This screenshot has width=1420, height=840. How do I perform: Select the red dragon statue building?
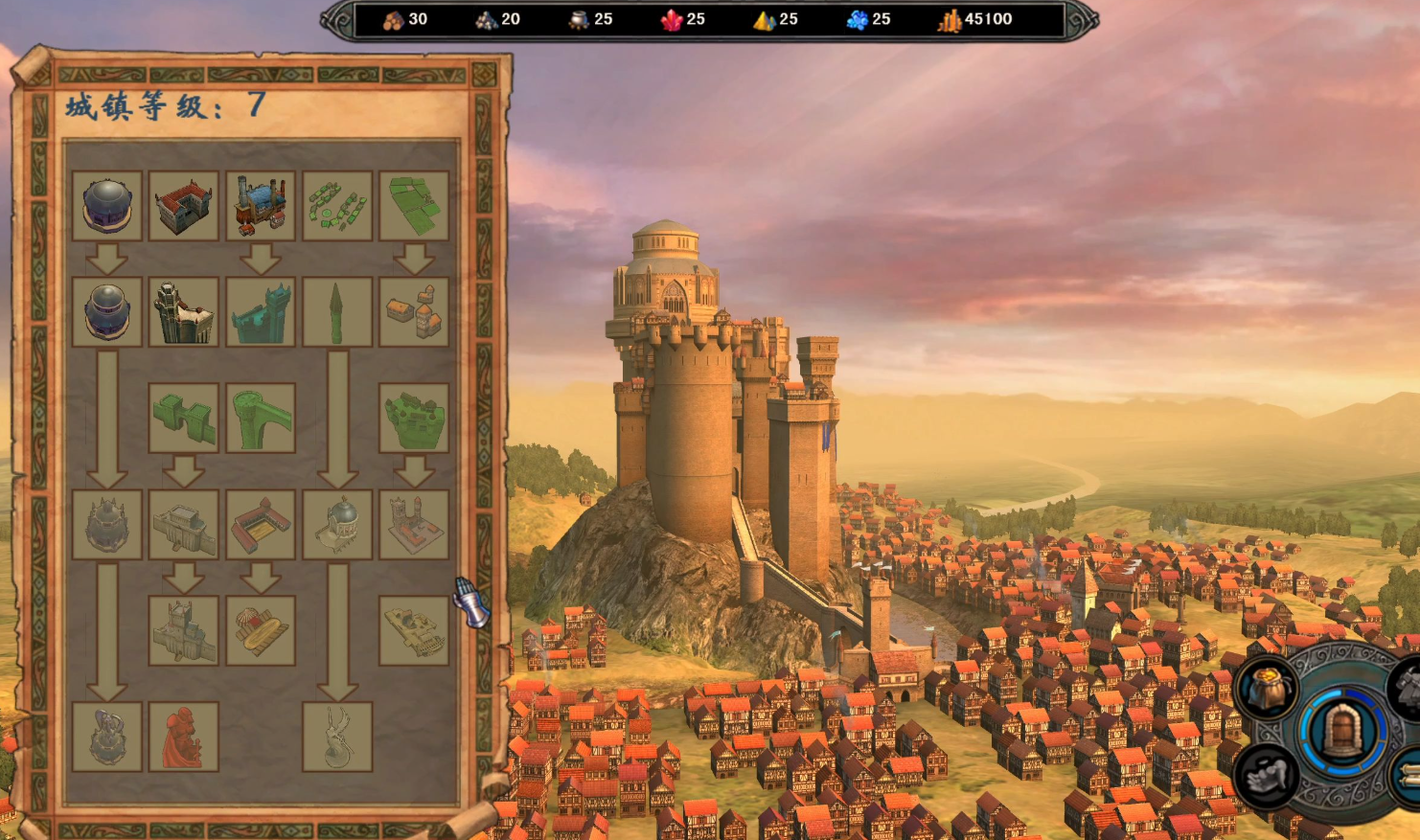(184, 737)
